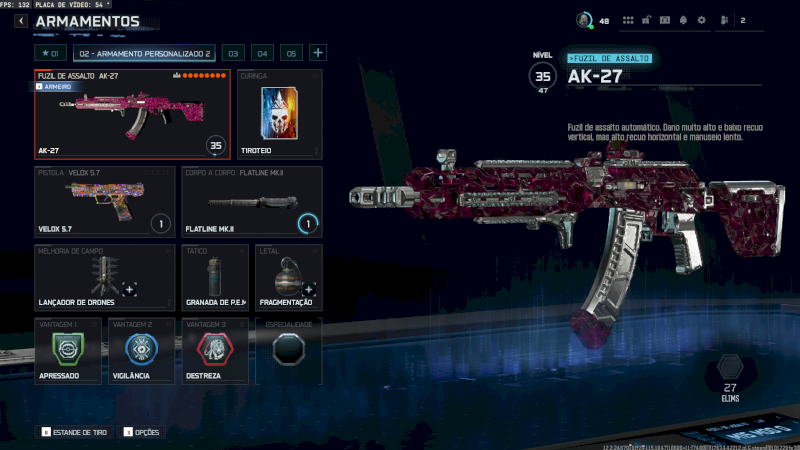Switch to loadout tab 01 with star
Image resolution: width=800 pixels, height=450 pixels.
click(x=50, y=53)
